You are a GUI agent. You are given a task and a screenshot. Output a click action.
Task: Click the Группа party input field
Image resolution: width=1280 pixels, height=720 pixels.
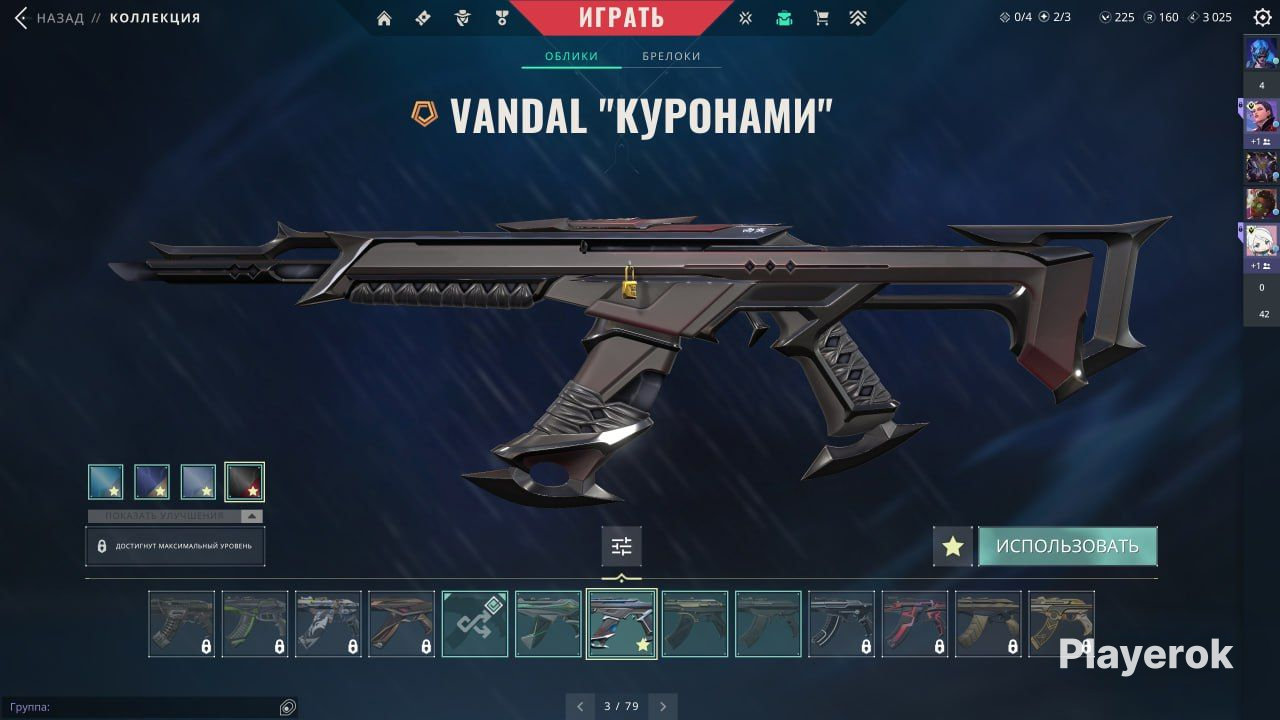pos(150,706)
